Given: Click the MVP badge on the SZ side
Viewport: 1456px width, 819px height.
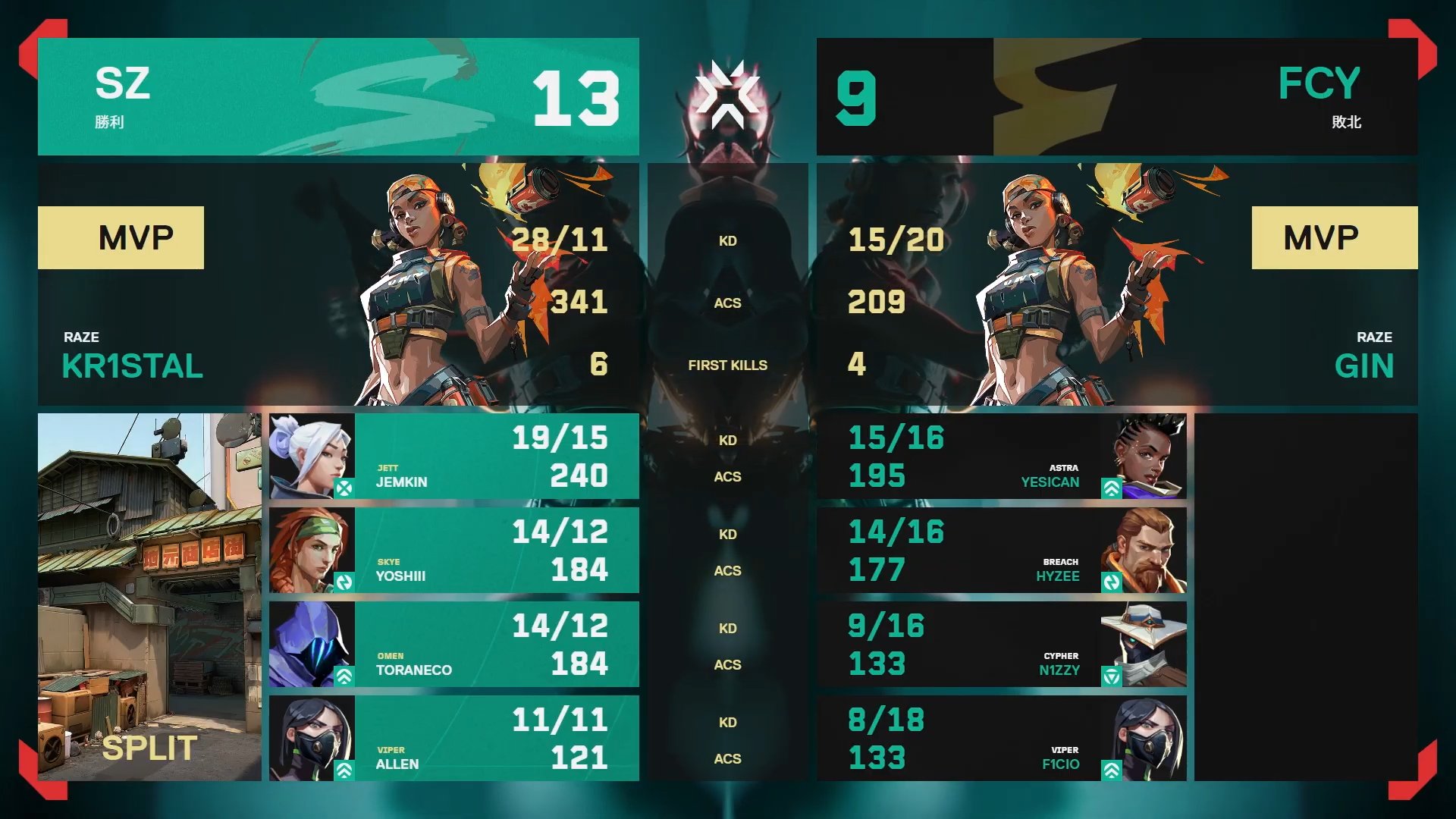Looking at the screenshot, I should click(121, 237).
